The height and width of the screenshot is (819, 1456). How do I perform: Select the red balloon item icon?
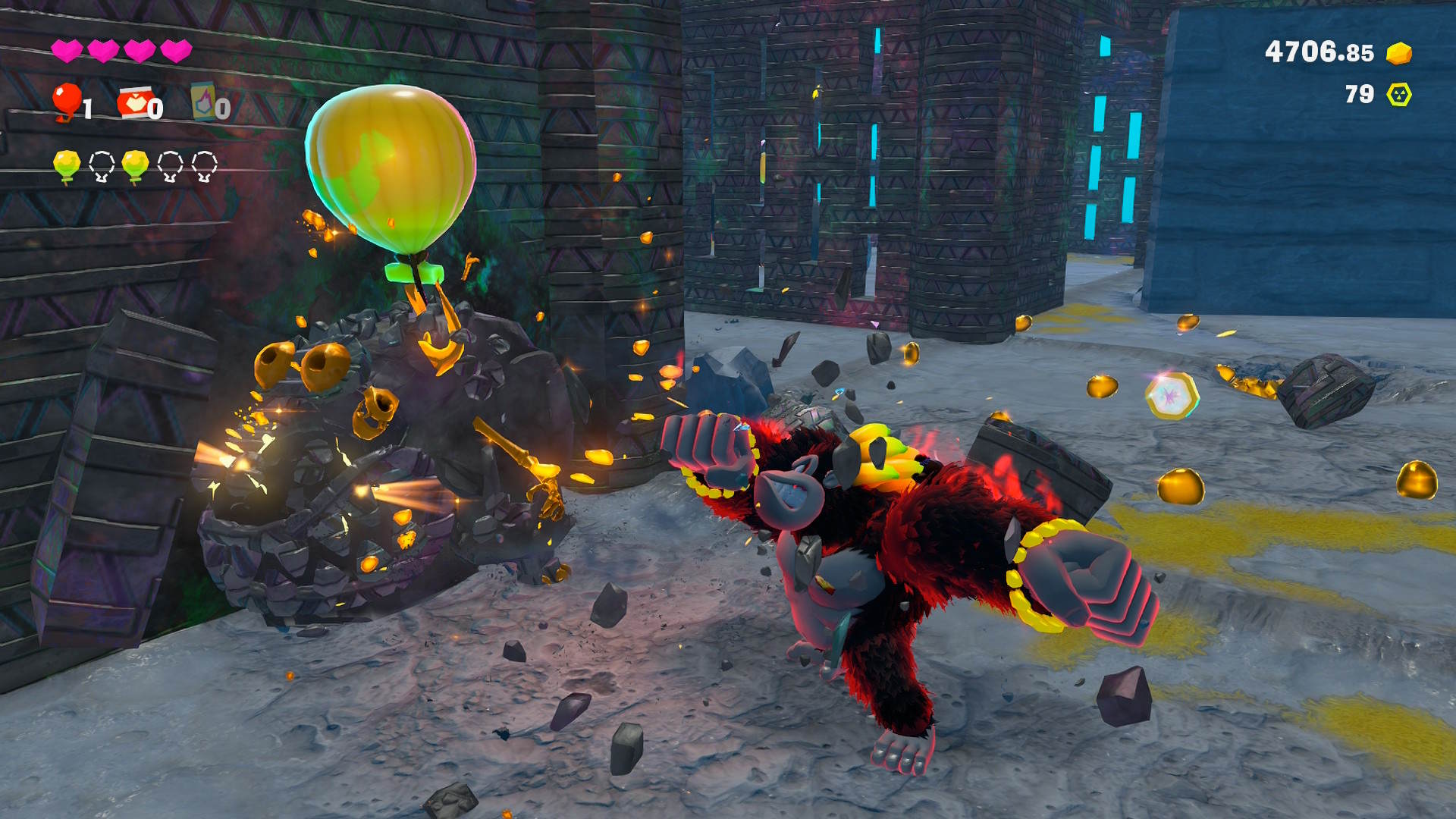click(x=67, y=101)
